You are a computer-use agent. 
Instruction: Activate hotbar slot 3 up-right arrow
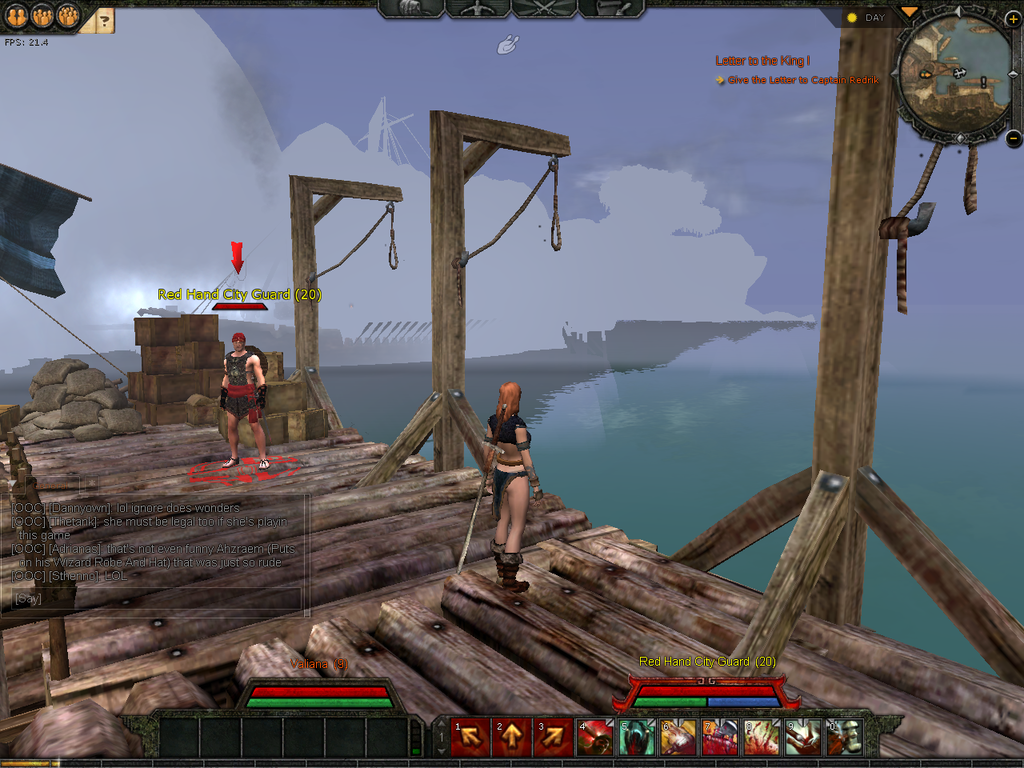click(x=553, y=738)
